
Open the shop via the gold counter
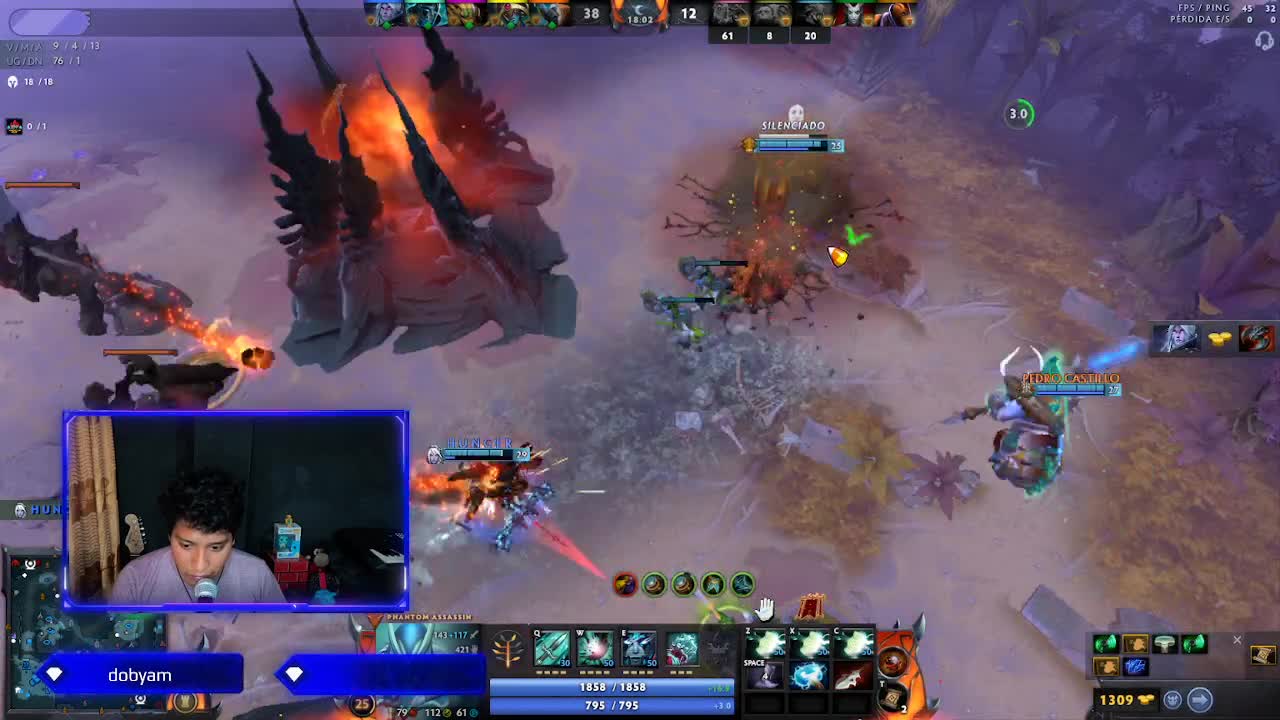[x=1126, y=700]
